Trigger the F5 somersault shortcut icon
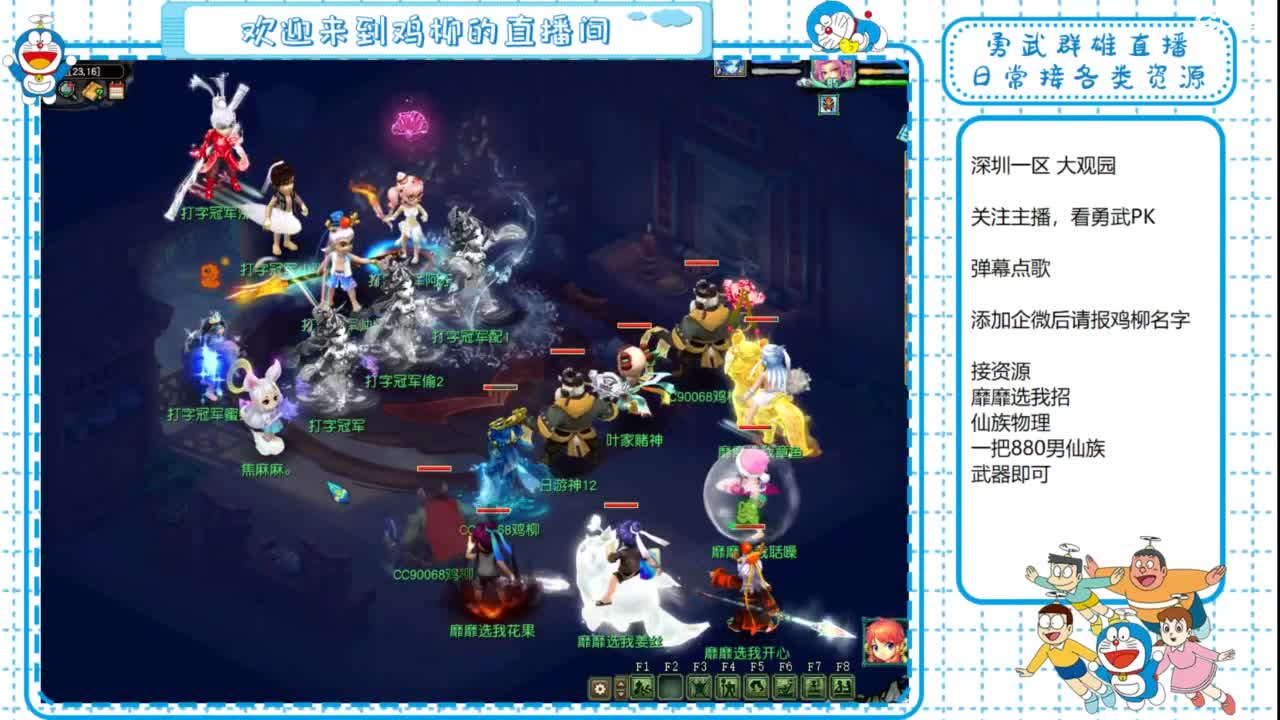The width and height of the screenshot is (1280, 720). [x=755, y=685]
